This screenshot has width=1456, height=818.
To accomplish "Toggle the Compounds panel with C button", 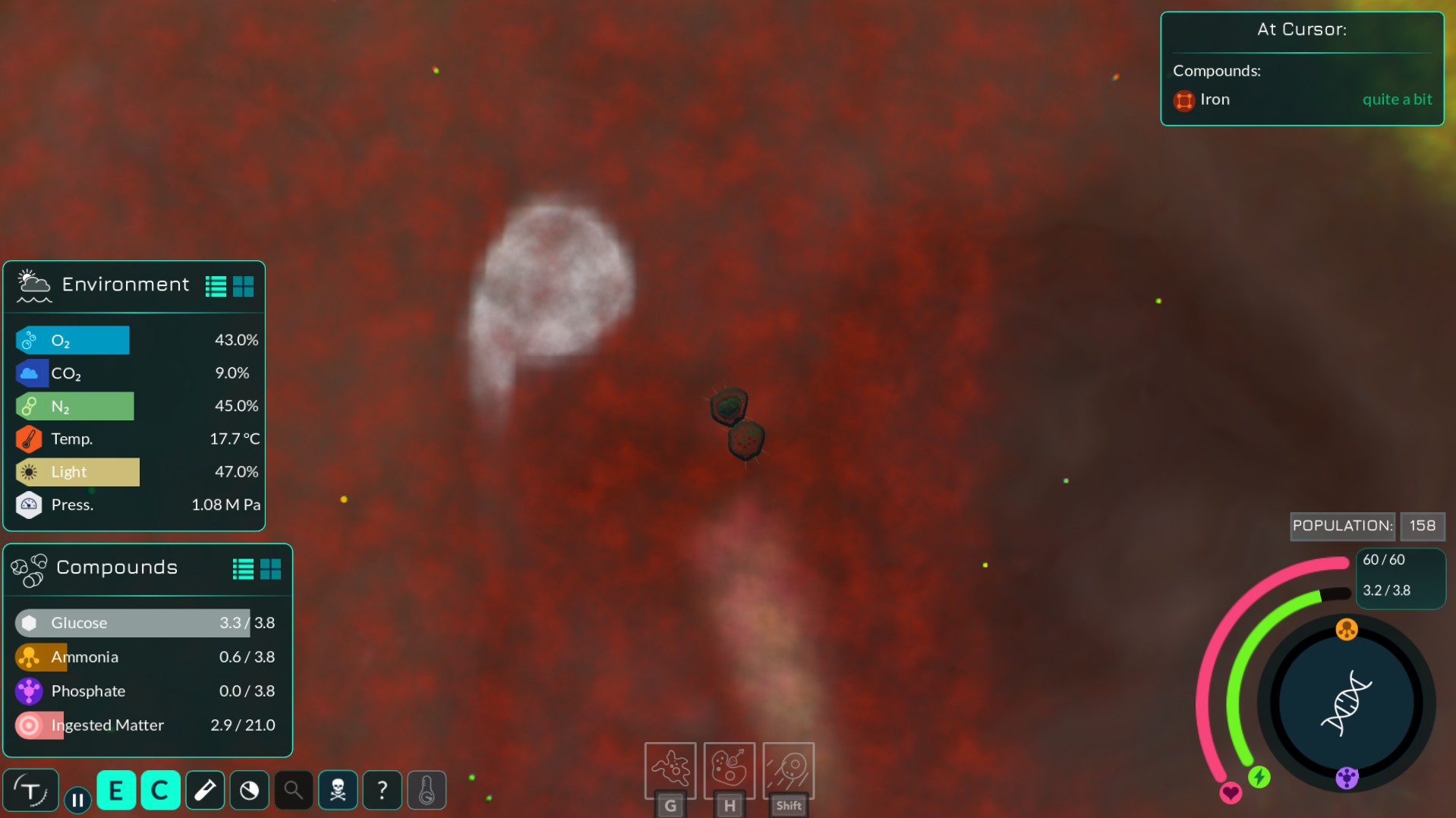I will 160,791.
